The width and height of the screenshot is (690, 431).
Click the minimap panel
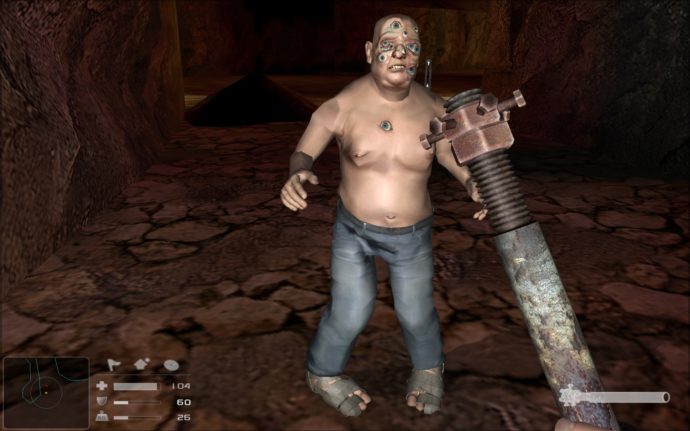pyautogui.click(x=45, y=393)
